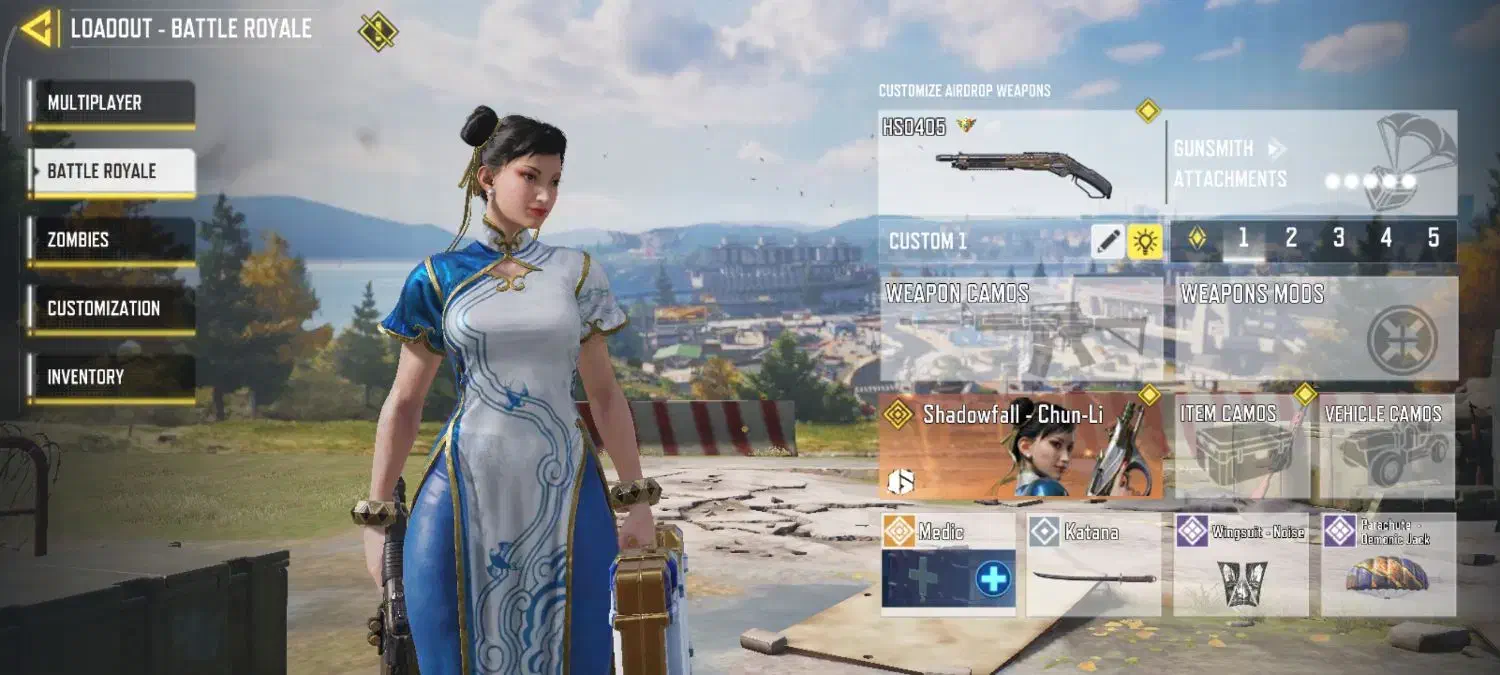The width and height of the screenshot is (1500, 675).
Task: Open the Weapon Camos panel
Action: [1021, 329]
